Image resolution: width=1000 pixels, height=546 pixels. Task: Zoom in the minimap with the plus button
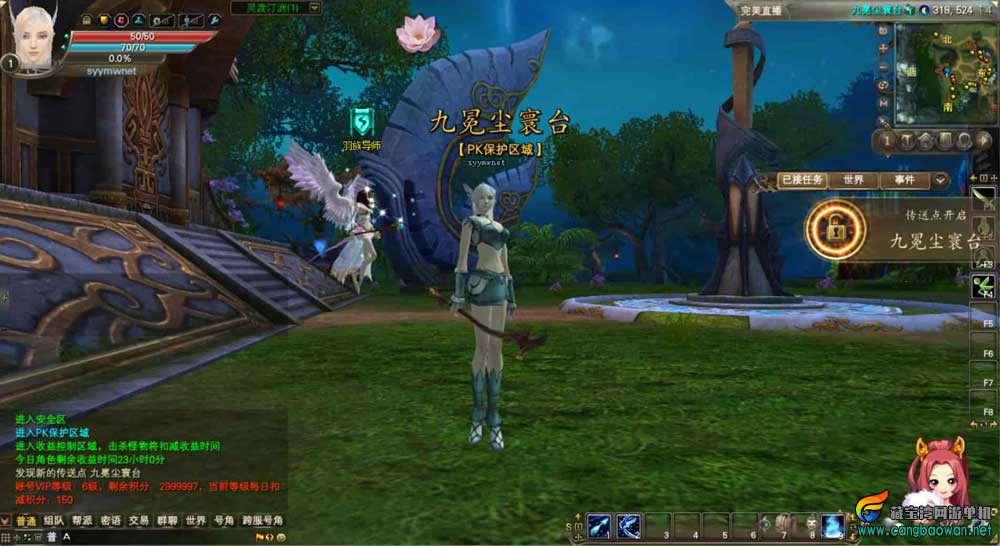point(883,49)
